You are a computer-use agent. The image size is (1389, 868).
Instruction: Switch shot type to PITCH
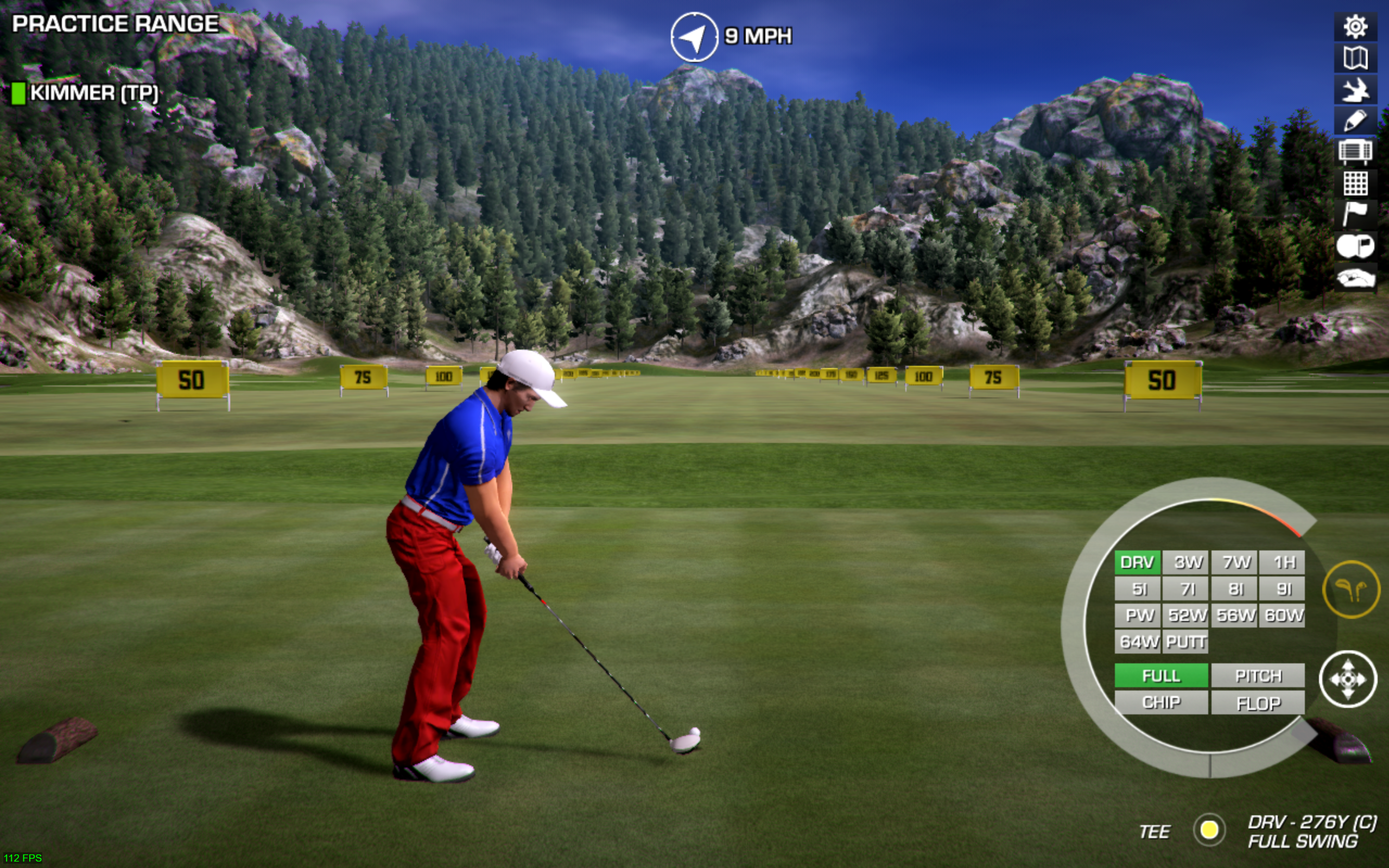[x=1258, y=676]
